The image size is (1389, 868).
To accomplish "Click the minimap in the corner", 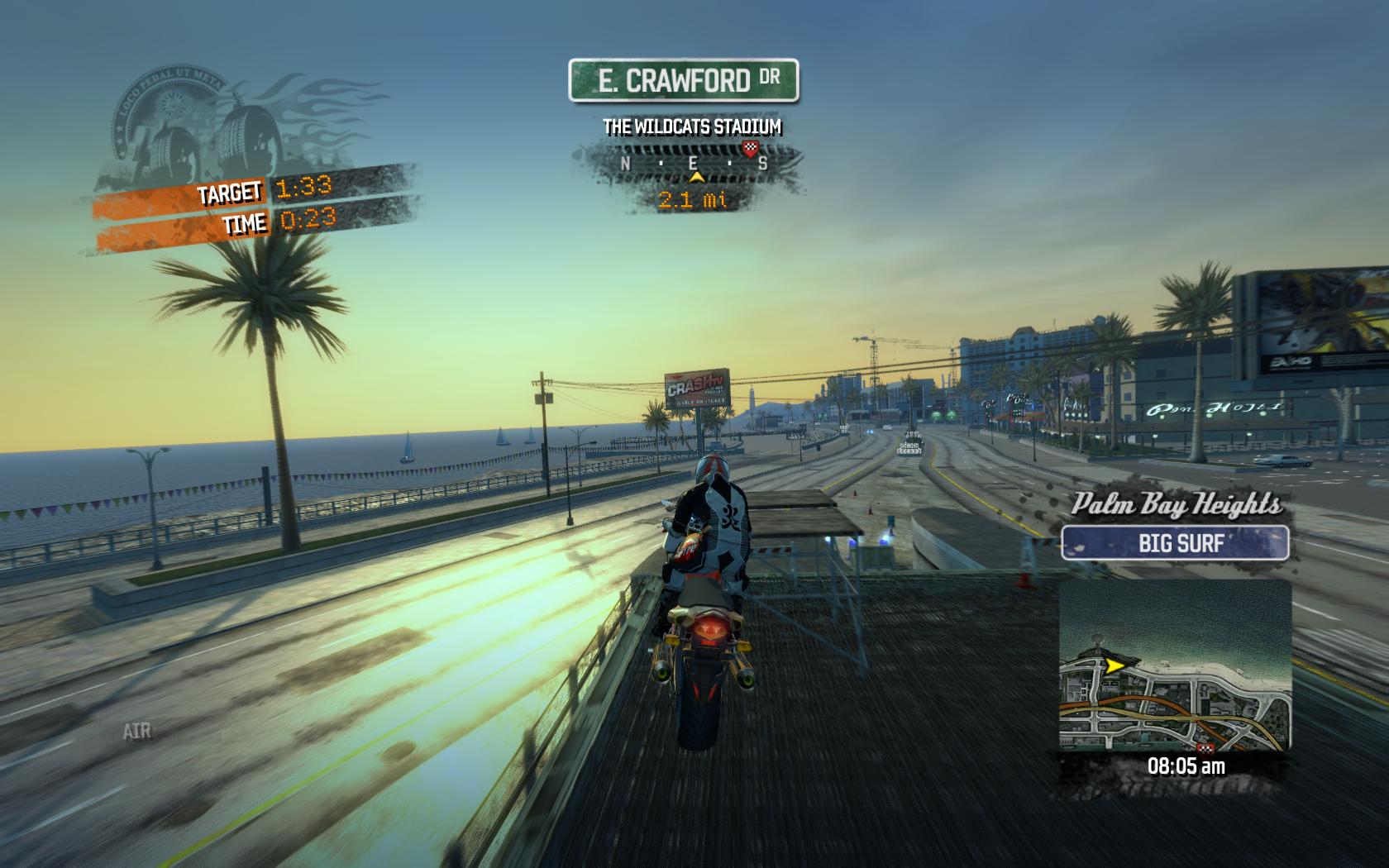I will [x=1175, y=665].
